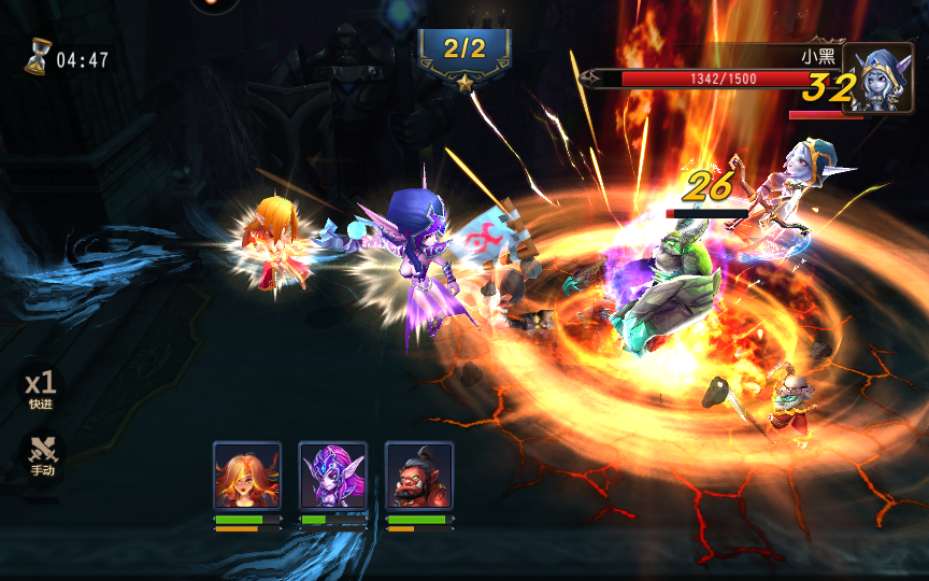Toggle the x1 fast-forward speed button
929x581 pixels.
[40, 388]
